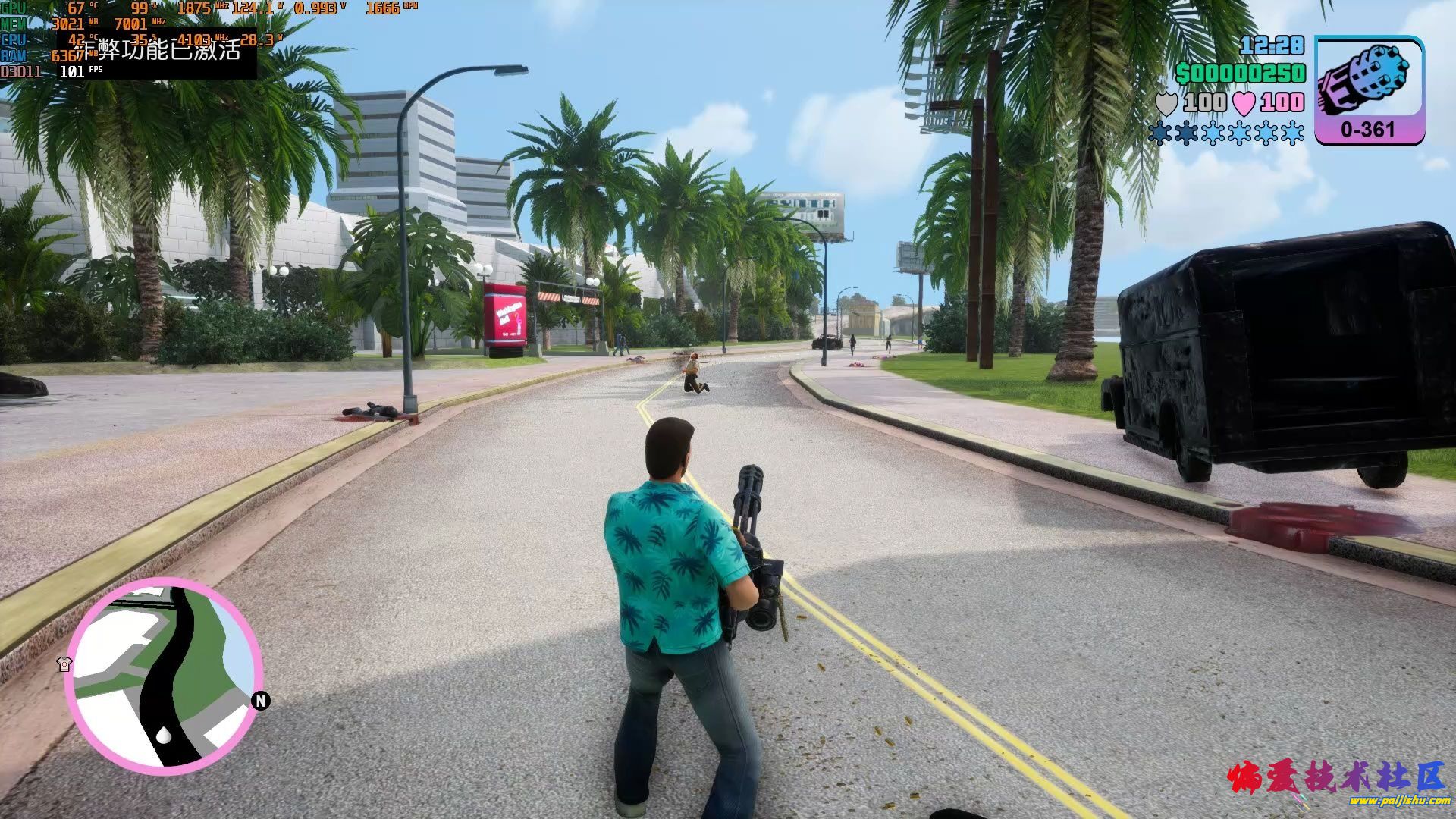The width and height of the screenshot is (1456, 819).
Task: Click the north compass marker on minimap
Action: pos(261,701)
